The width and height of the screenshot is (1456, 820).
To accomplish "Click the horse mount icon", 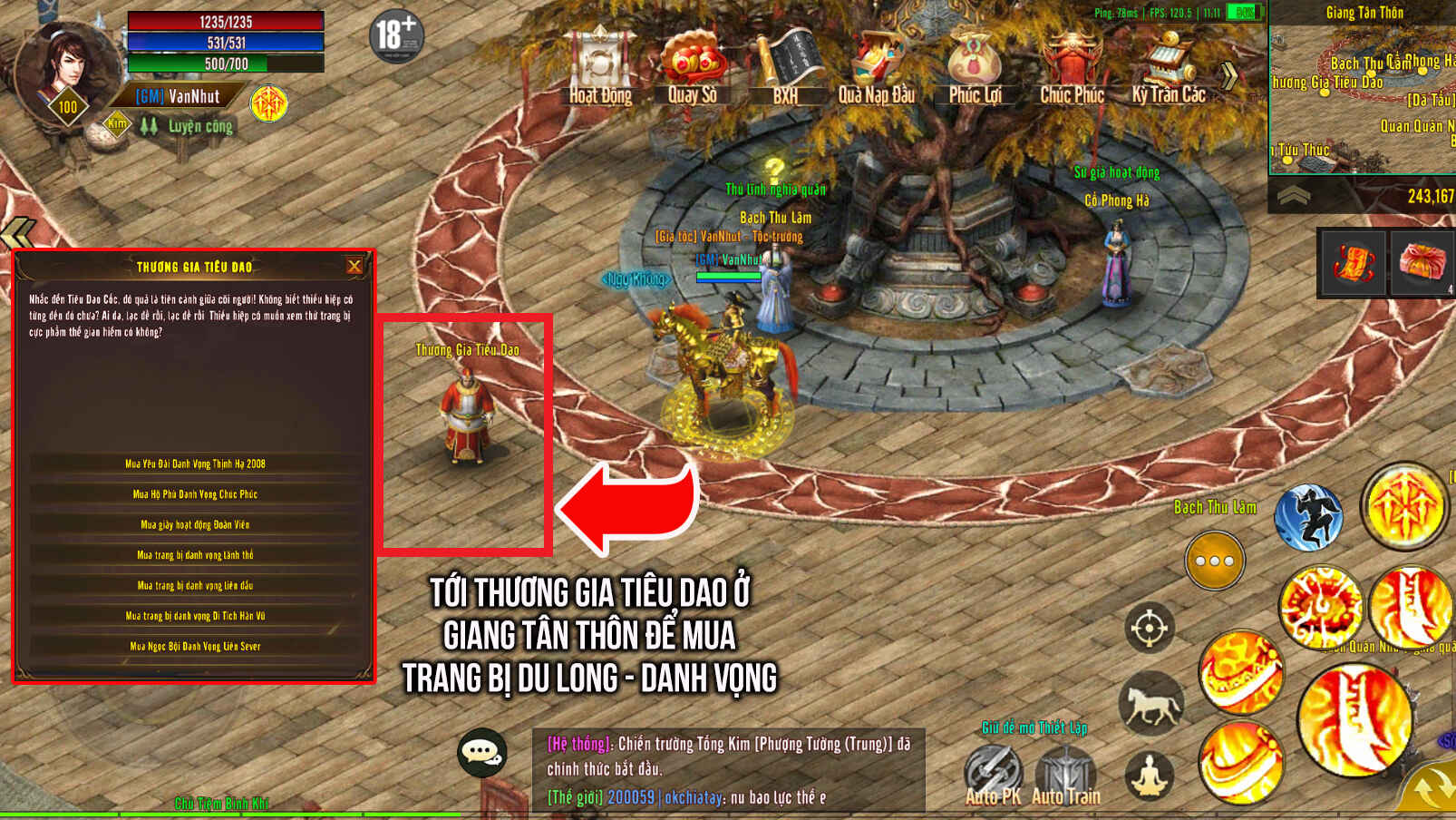I will (1150, 702).
